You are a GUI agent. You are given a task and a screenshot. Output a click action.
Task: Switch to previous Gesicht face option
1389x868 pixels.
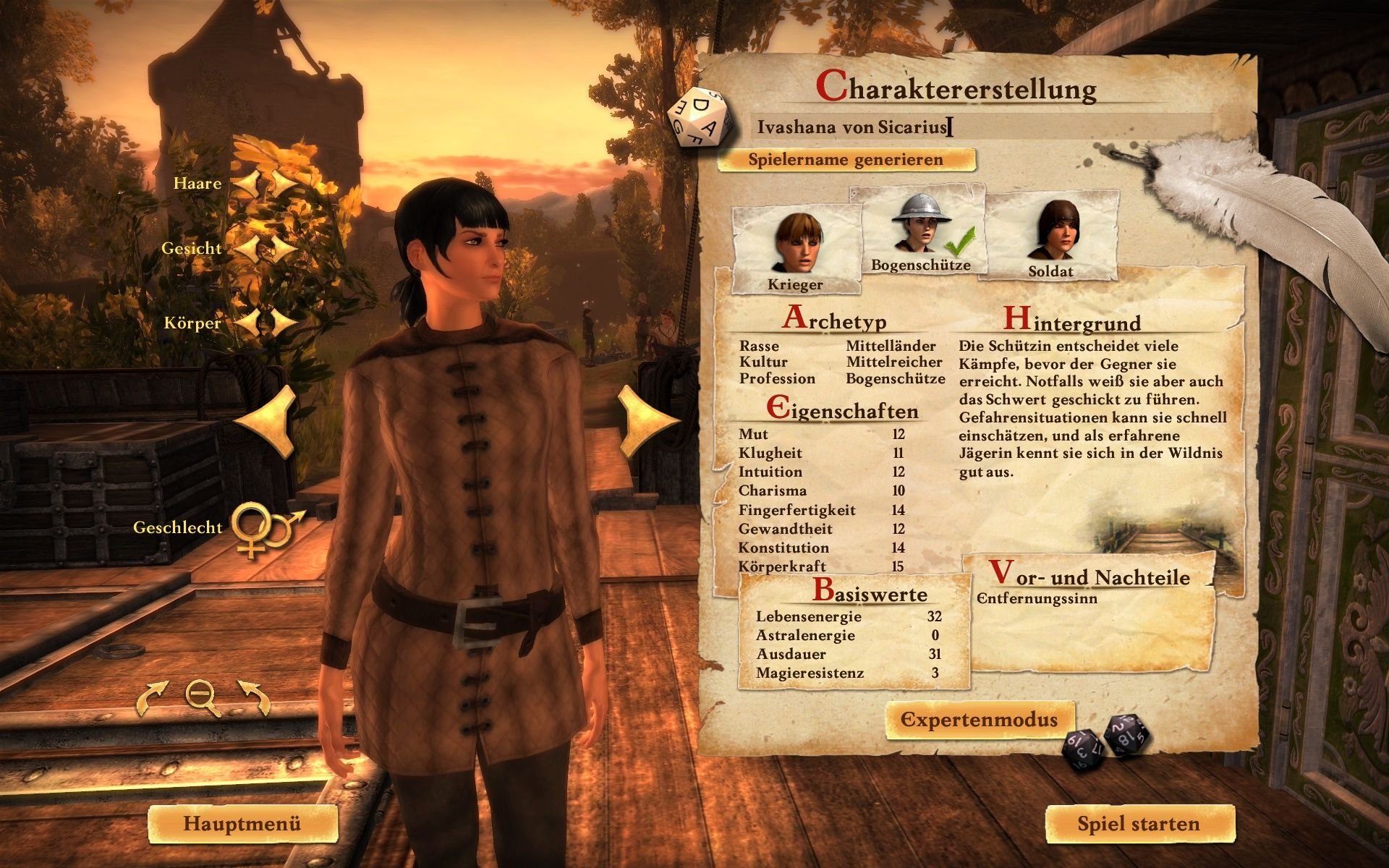247,249
